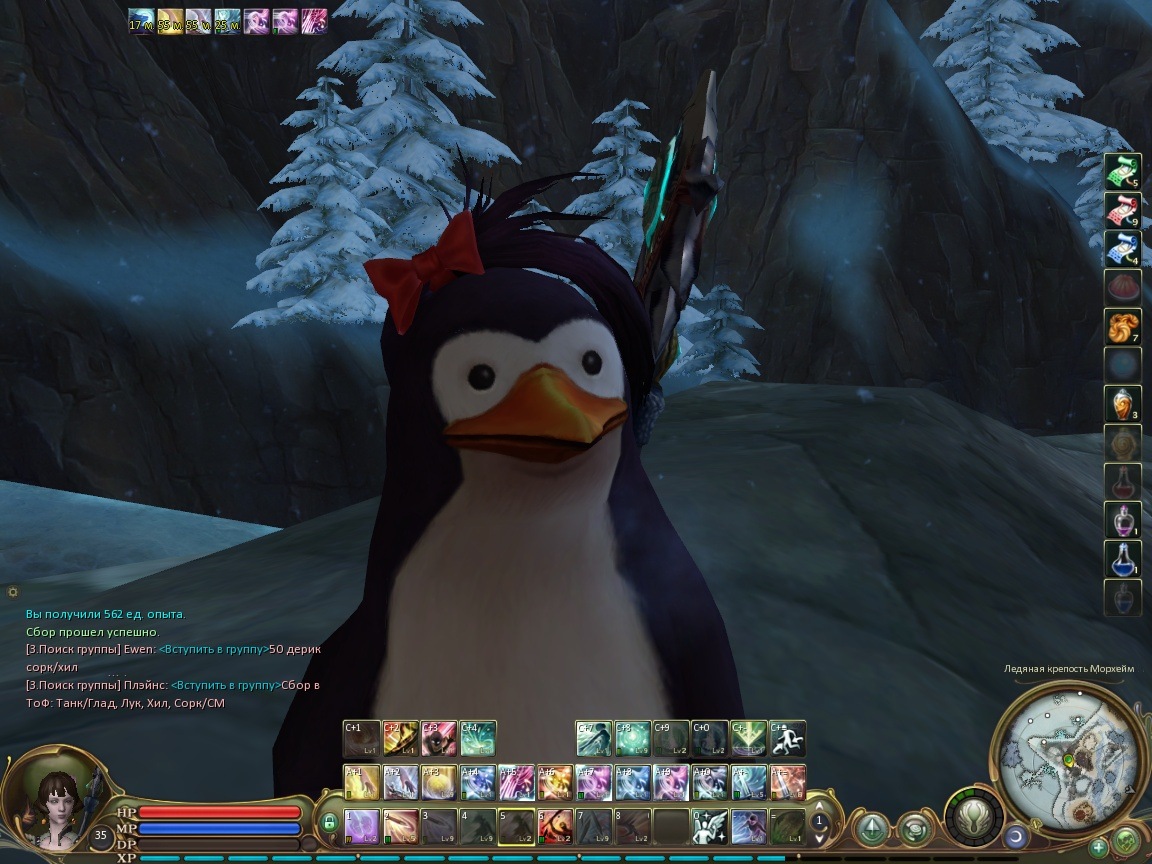This screenshot has width=1152, height=864.
Task: Use the running figure skill on Ctrl bar
Action: coord(788,739)
